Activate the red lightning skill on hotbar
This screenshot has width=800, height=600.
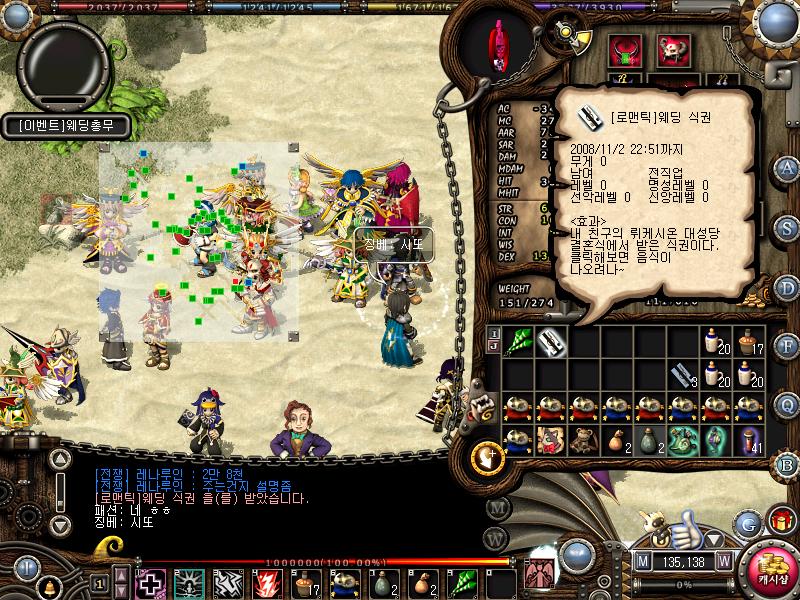[x=269, y=583]
